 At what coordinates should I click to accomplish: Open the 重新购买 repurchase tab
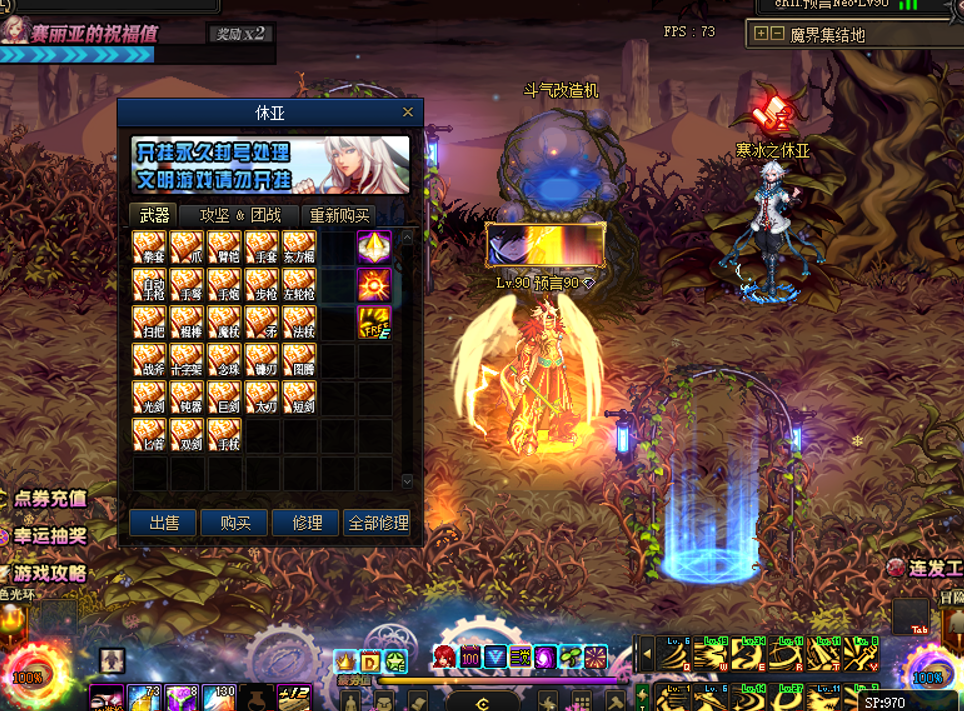(x=339, y=215)
